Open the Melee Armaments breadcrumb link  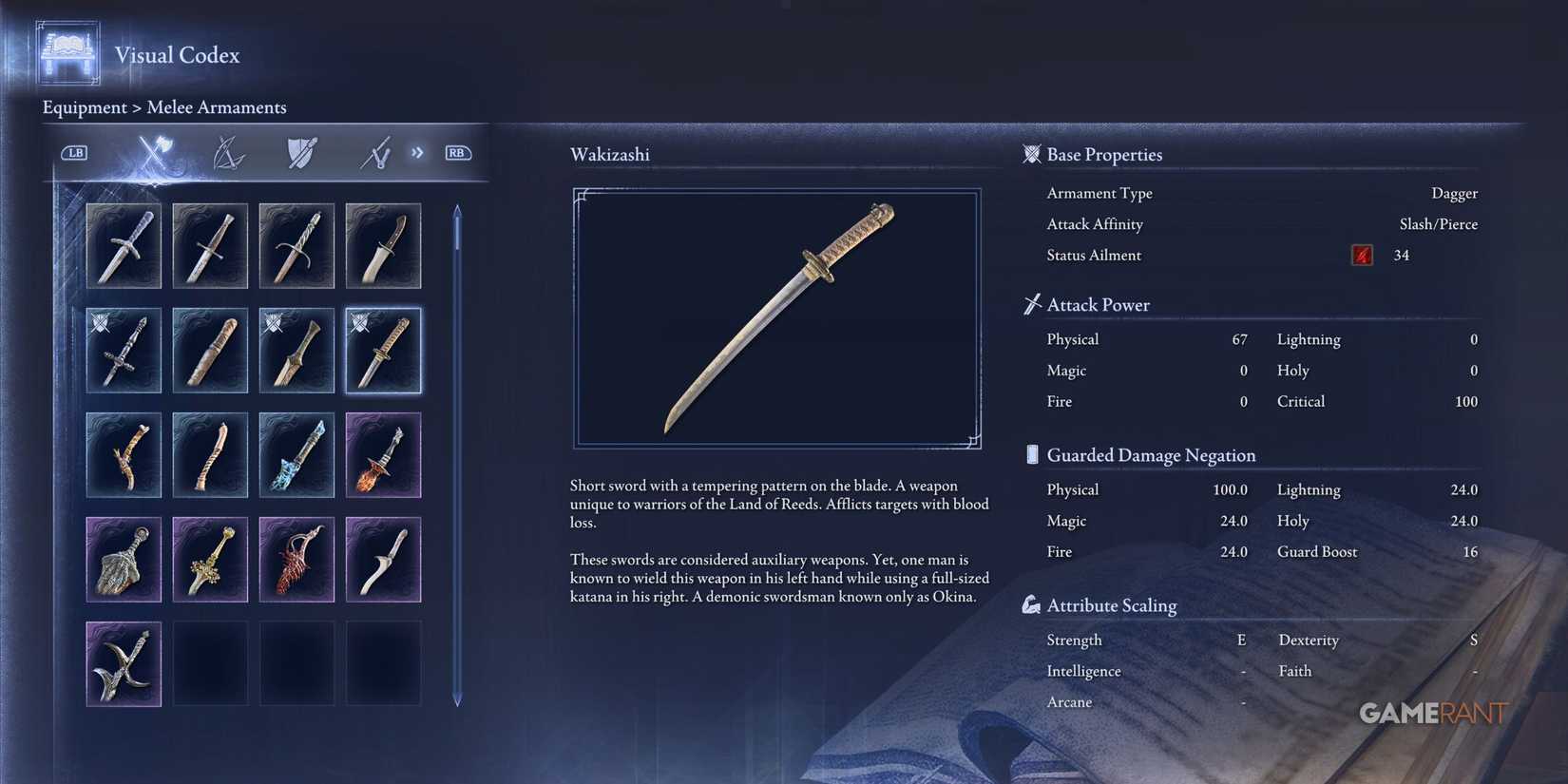tap(217, 107)
